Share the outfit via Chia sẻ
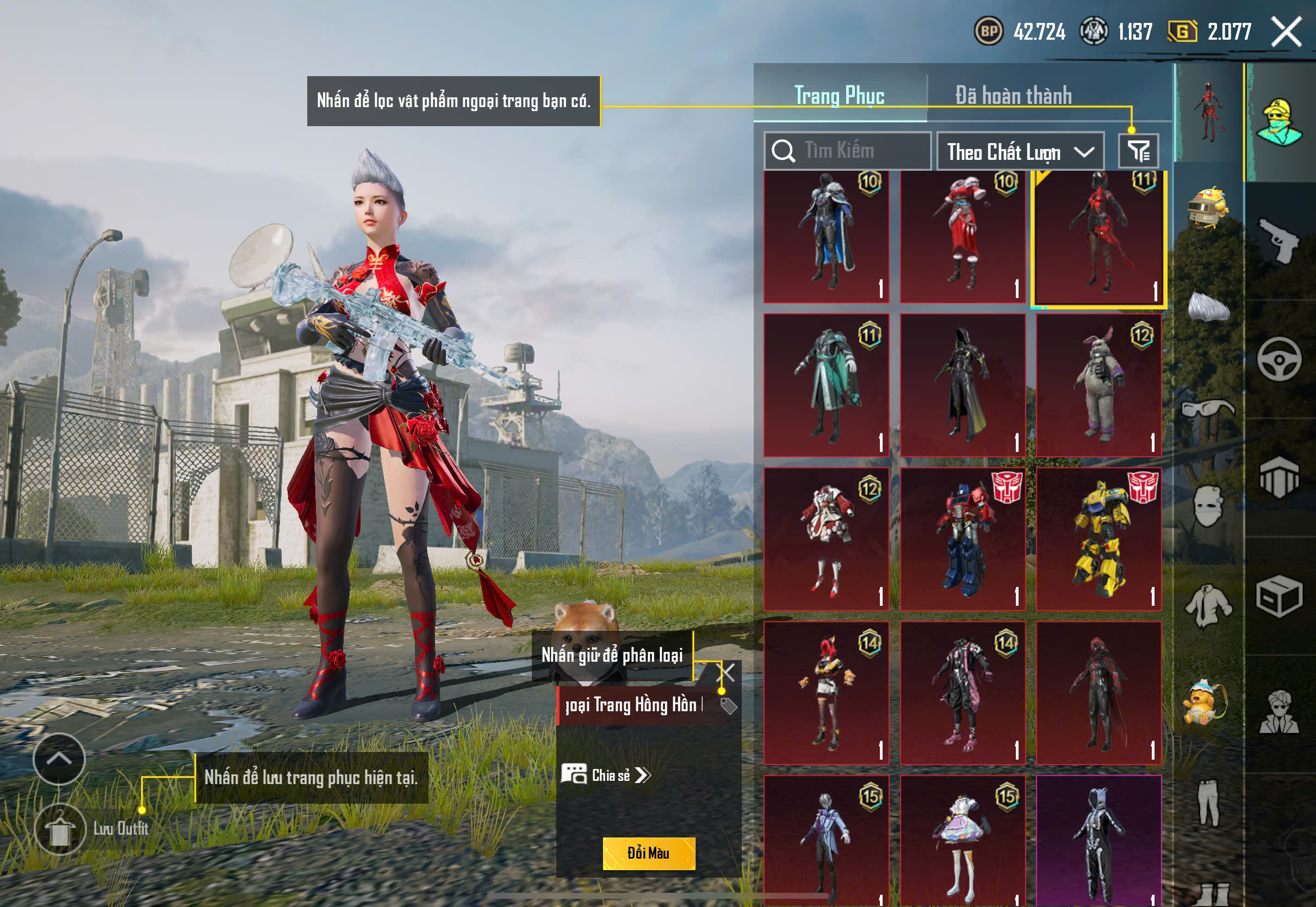 607,775
